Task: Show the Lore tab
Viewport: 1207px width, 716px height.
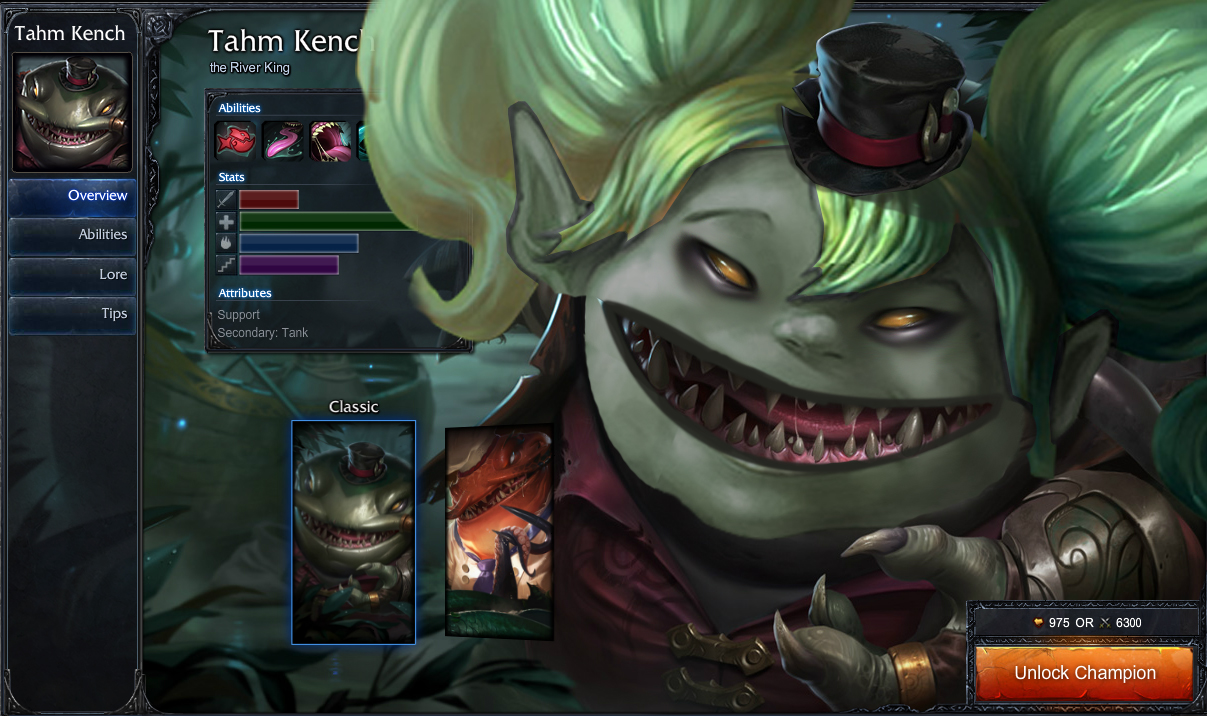Action: click(72, 275)
